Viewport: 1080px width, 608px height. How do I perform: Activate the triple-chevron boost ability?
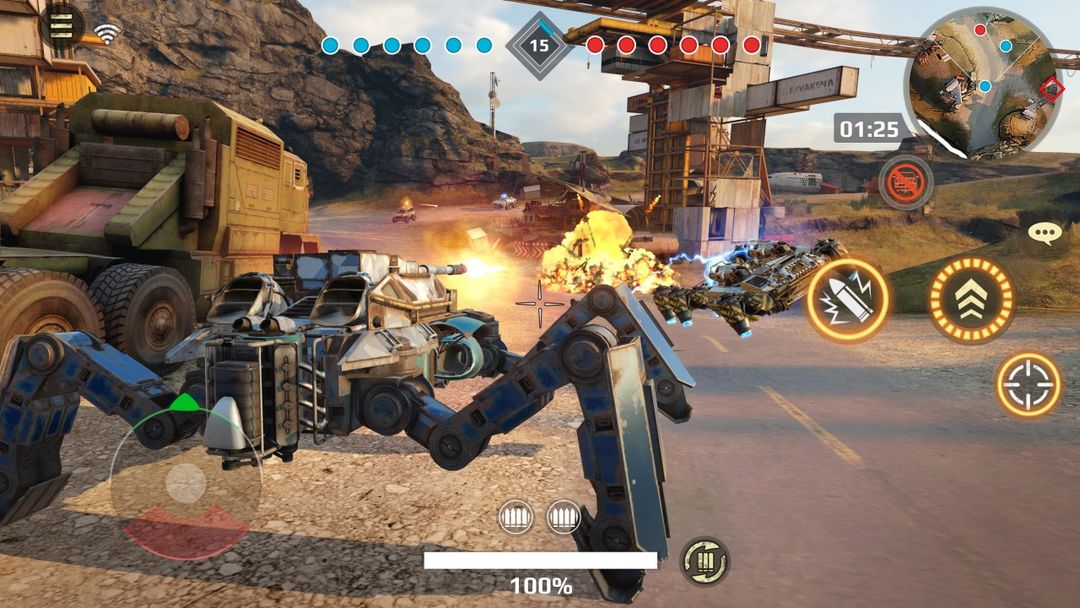click(971, 299)
